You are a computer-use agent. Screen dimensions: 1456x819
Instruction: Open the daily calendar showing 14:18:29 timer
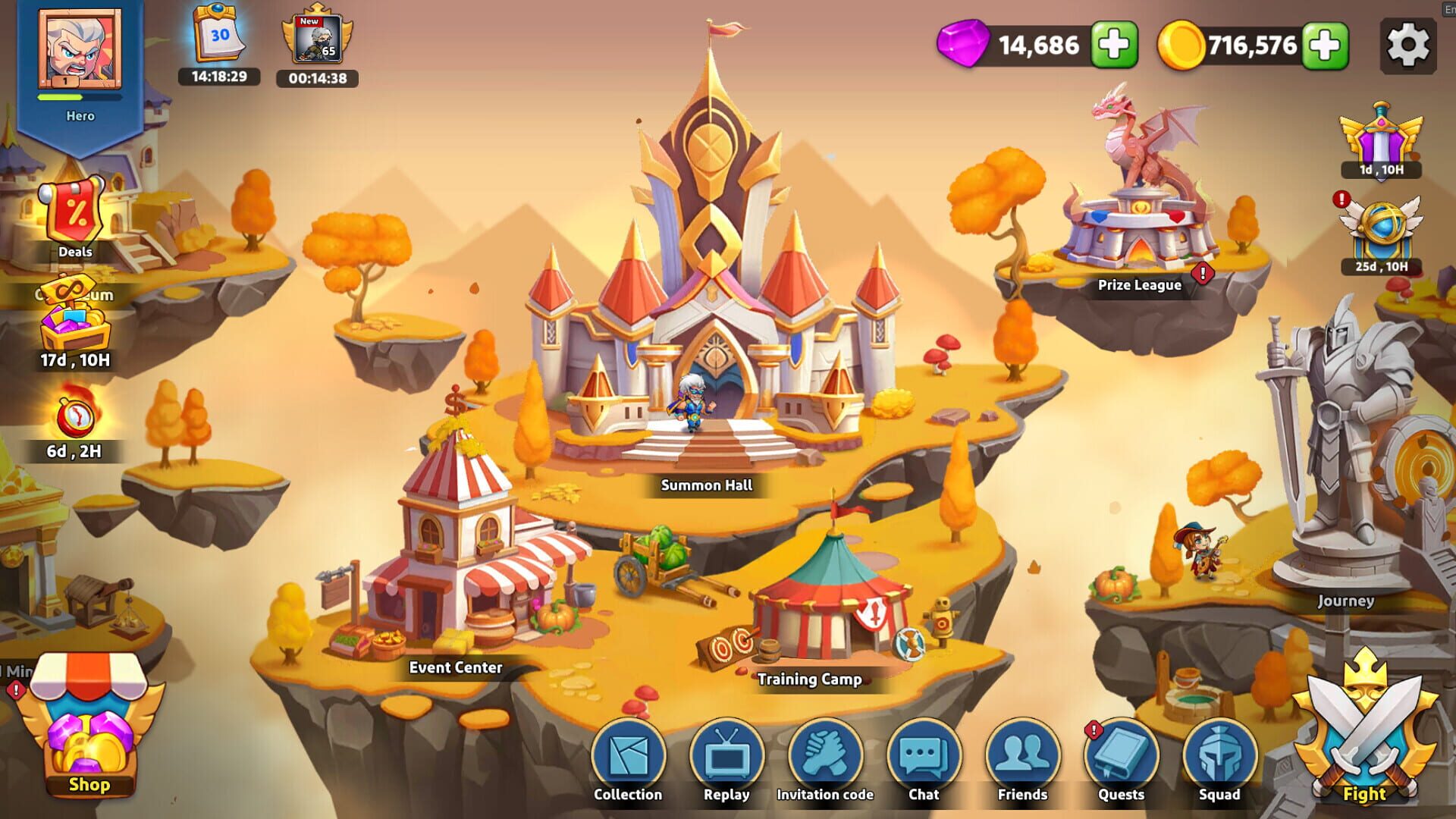pyautogui.click(x=219, y=42)
